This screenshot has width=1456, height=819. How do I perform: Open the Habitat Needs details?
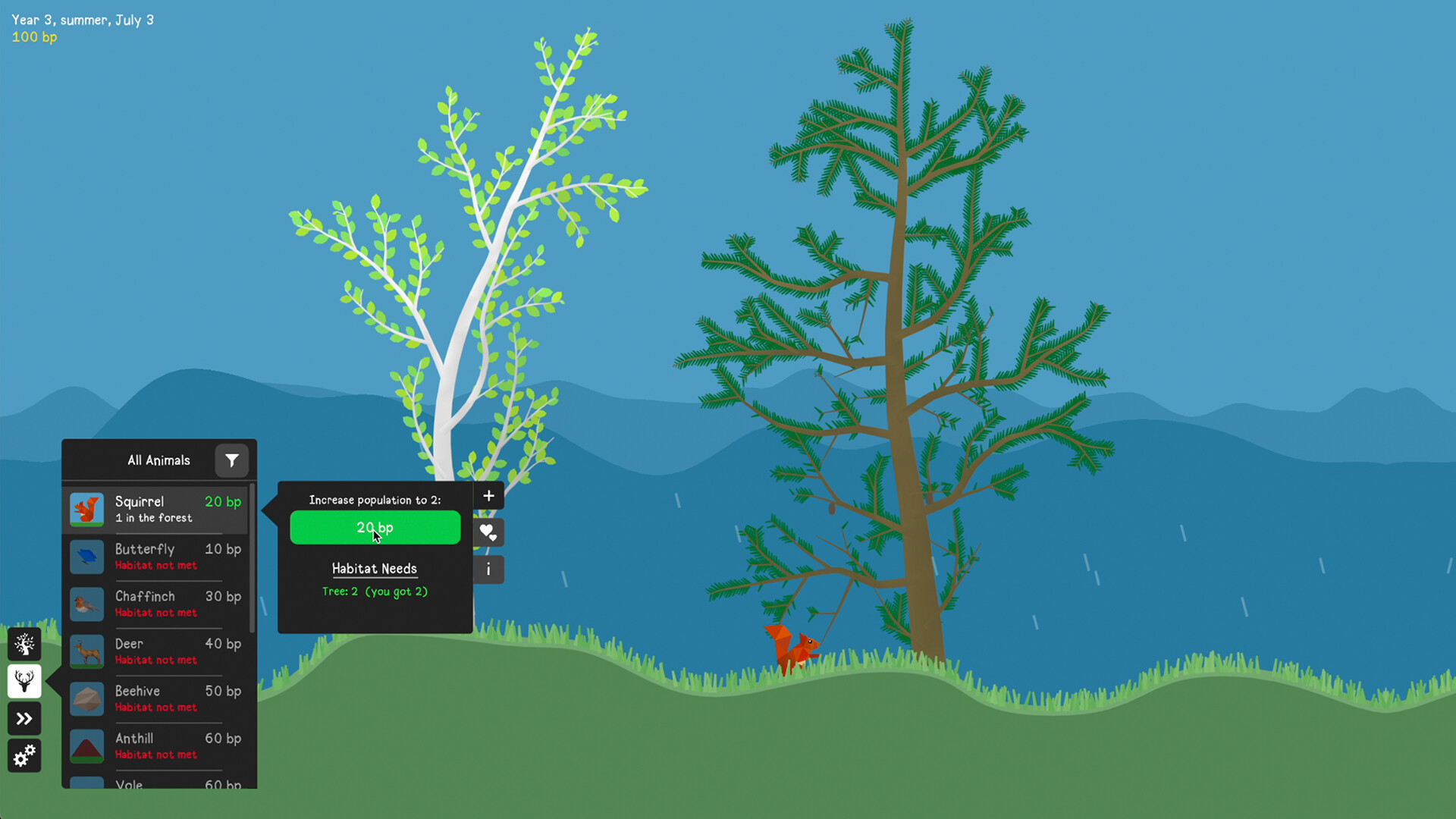tap(375, 569)
